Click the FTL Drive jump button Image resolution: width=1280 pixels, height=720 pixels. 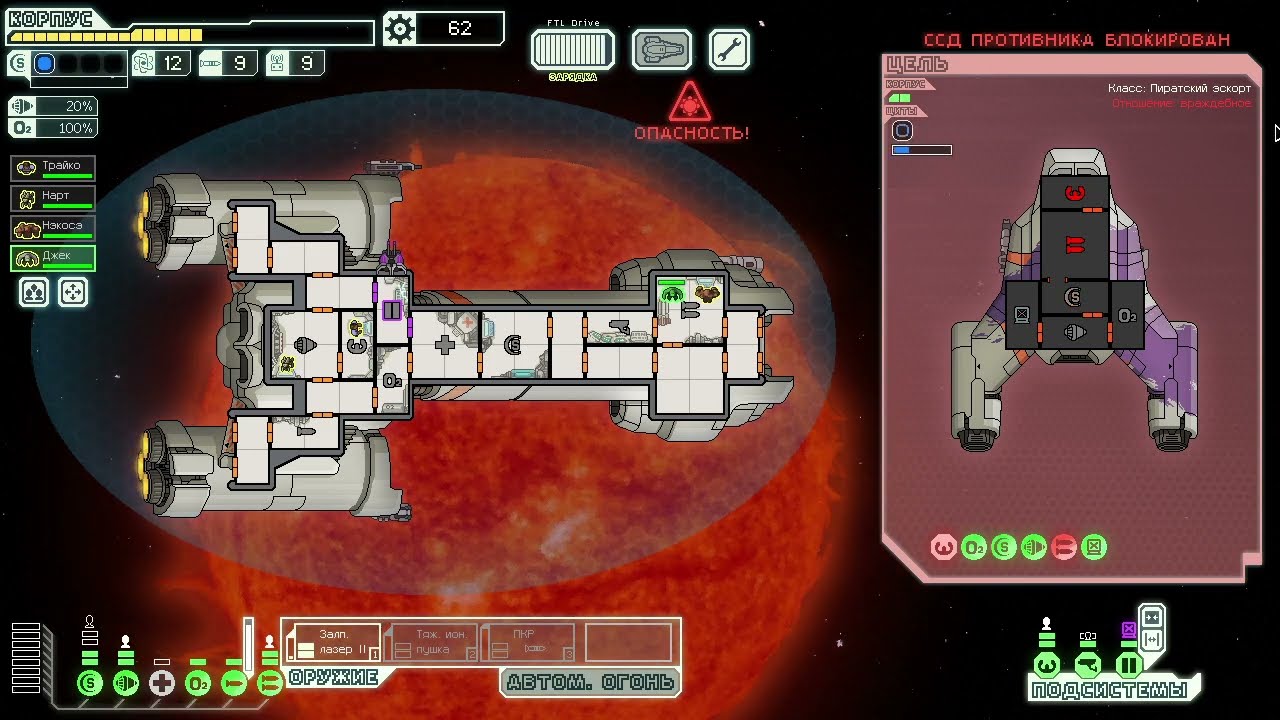pyautogui.click(x=572, y=49)
